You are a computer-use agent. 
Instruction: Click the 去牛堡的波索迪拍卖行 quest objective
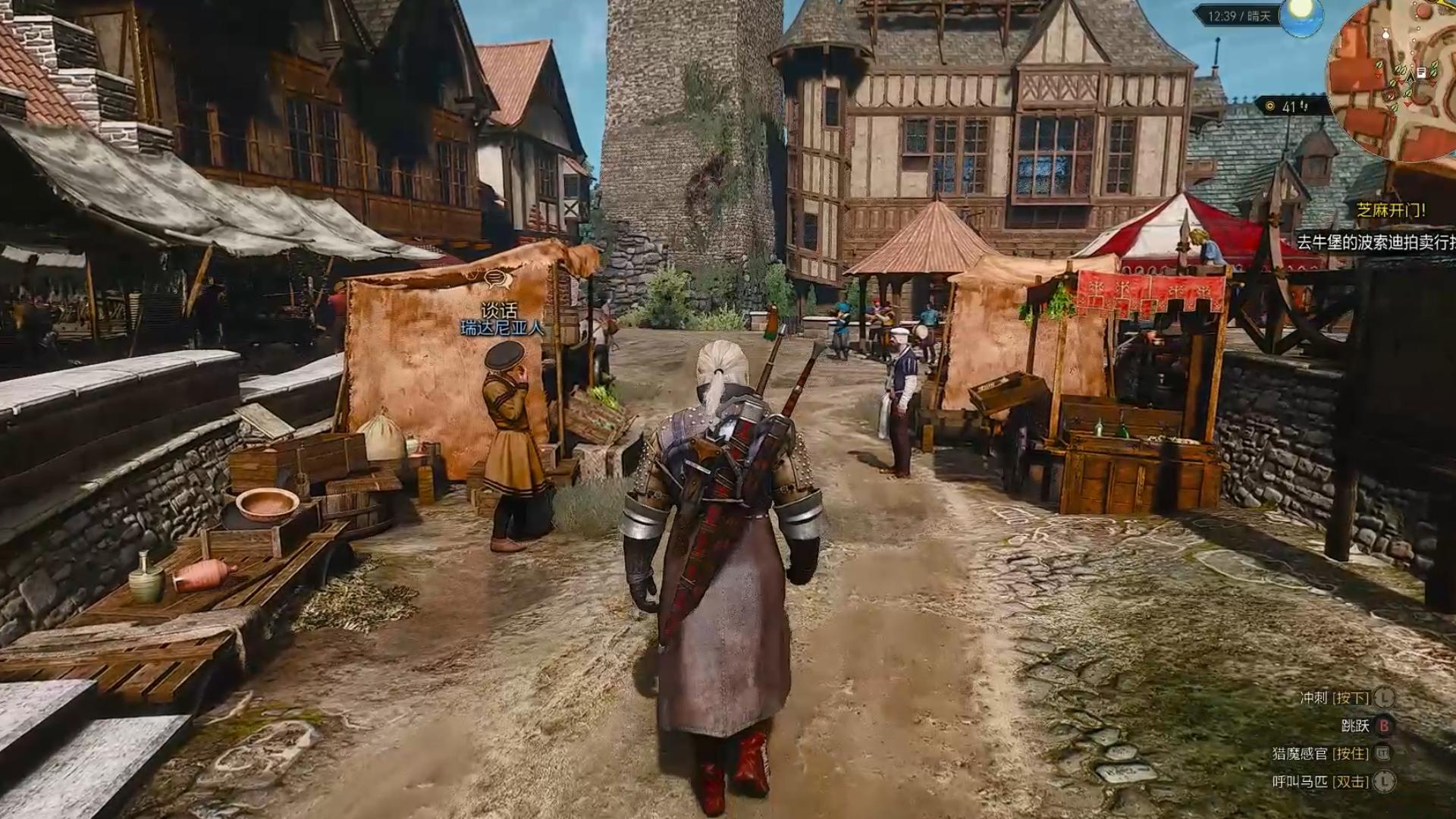click(x=1376, y=242)
